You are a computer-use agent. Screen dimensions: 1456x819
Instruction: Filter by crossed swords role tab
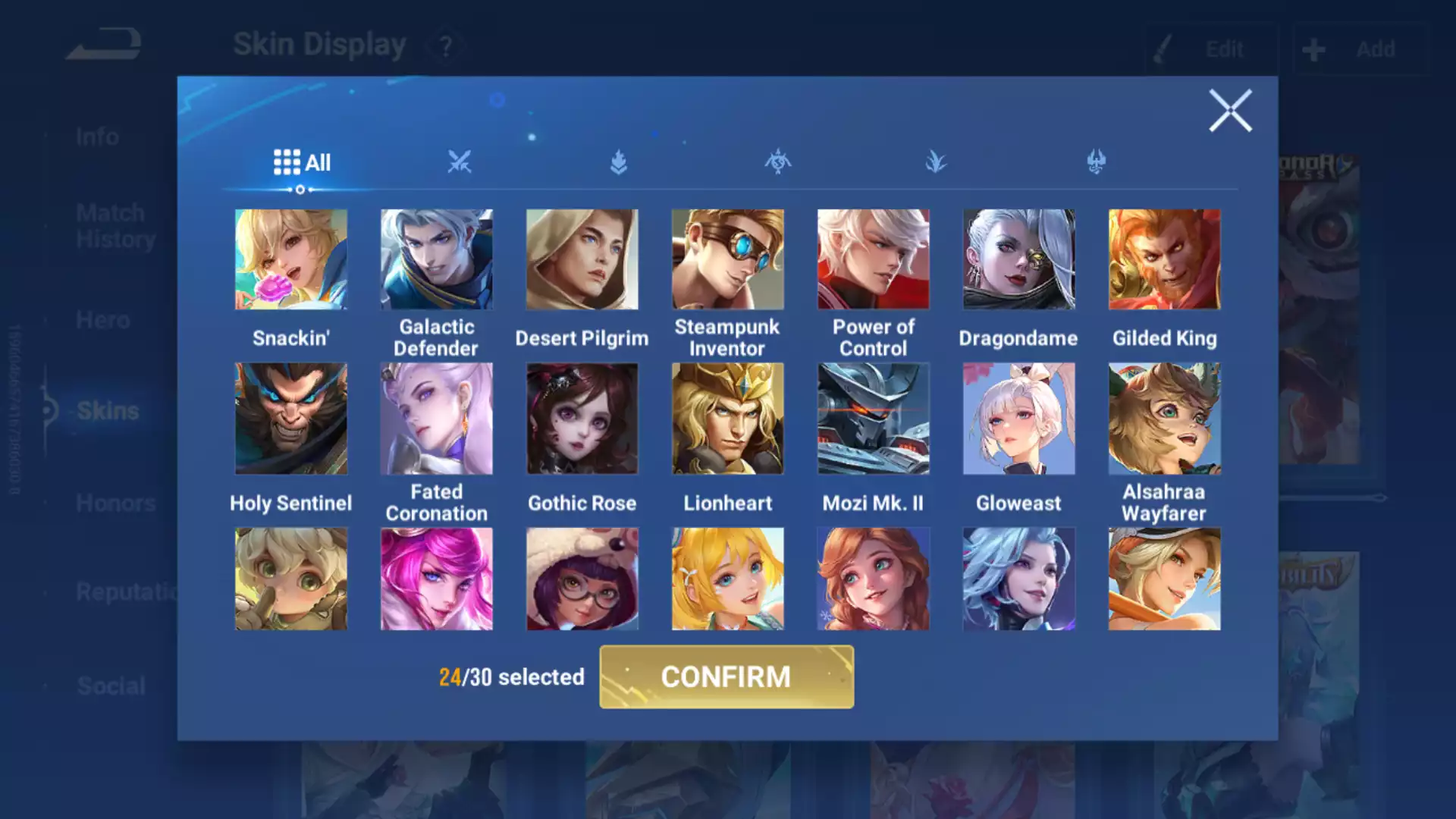pyautogui.click(x=460, y=162)
